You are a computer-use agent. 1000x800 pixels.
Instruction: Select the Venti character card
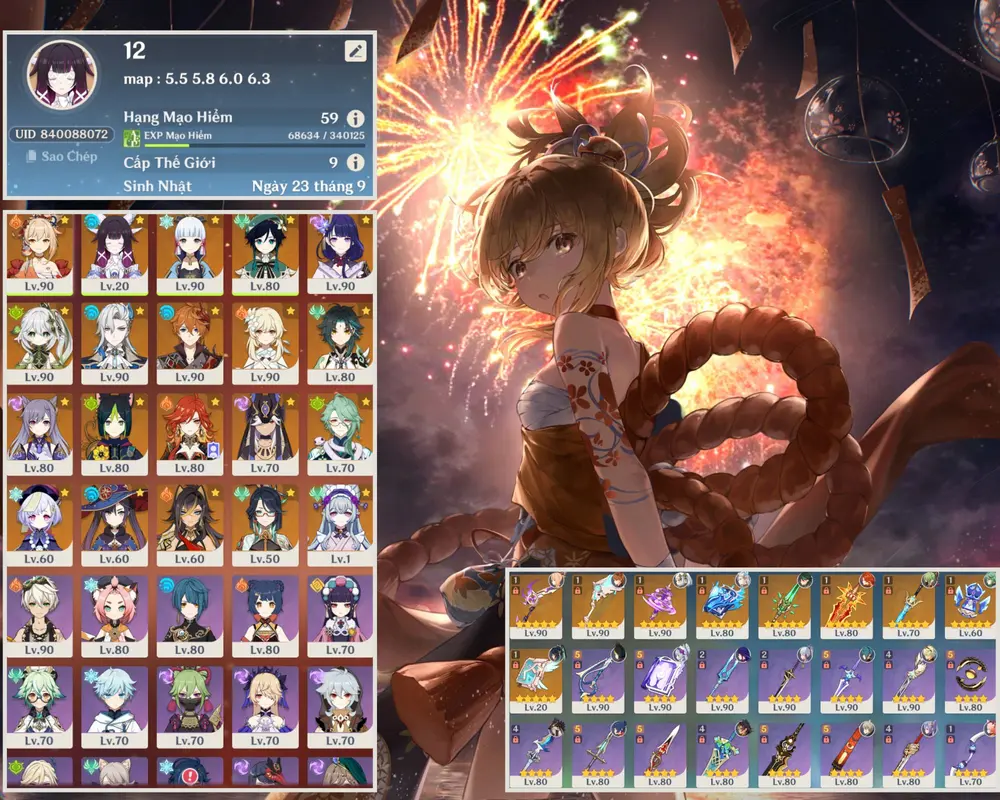tap(265, 252)
